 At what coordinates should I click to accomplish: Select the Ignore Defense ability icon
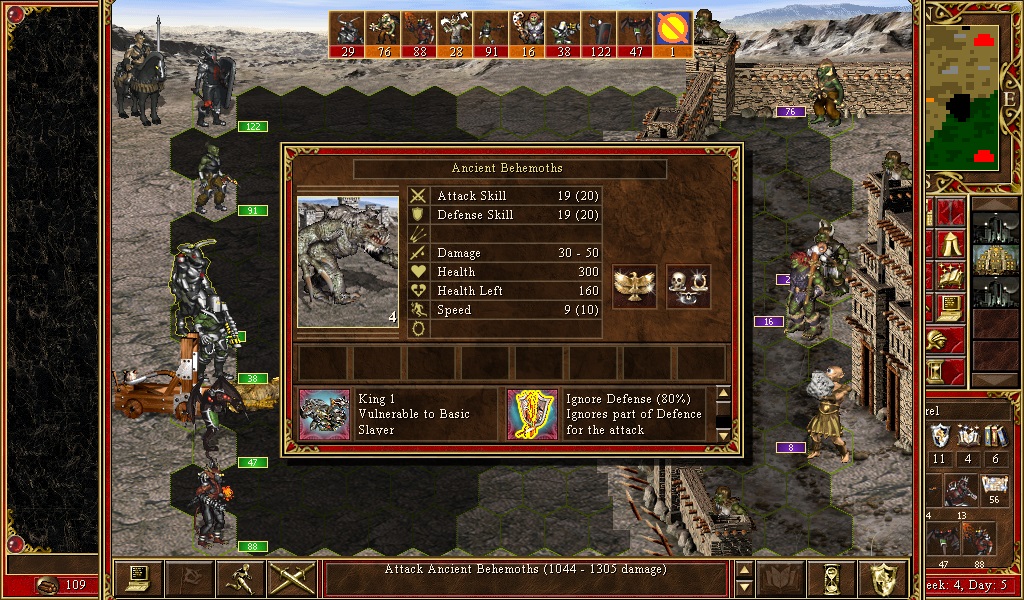point(532,415)
